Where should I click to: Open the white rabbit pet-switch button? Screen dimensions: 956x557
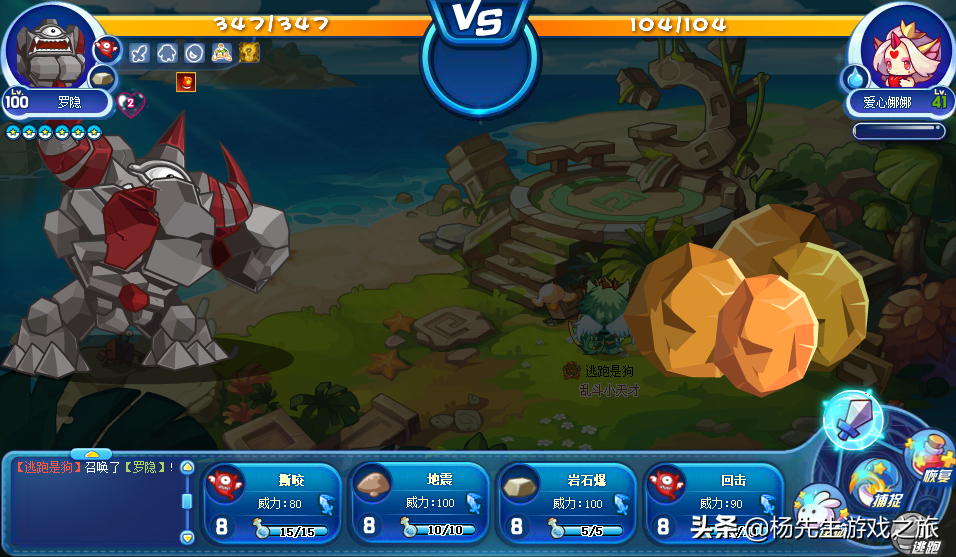pyautogui.click(x=820, y=505)
